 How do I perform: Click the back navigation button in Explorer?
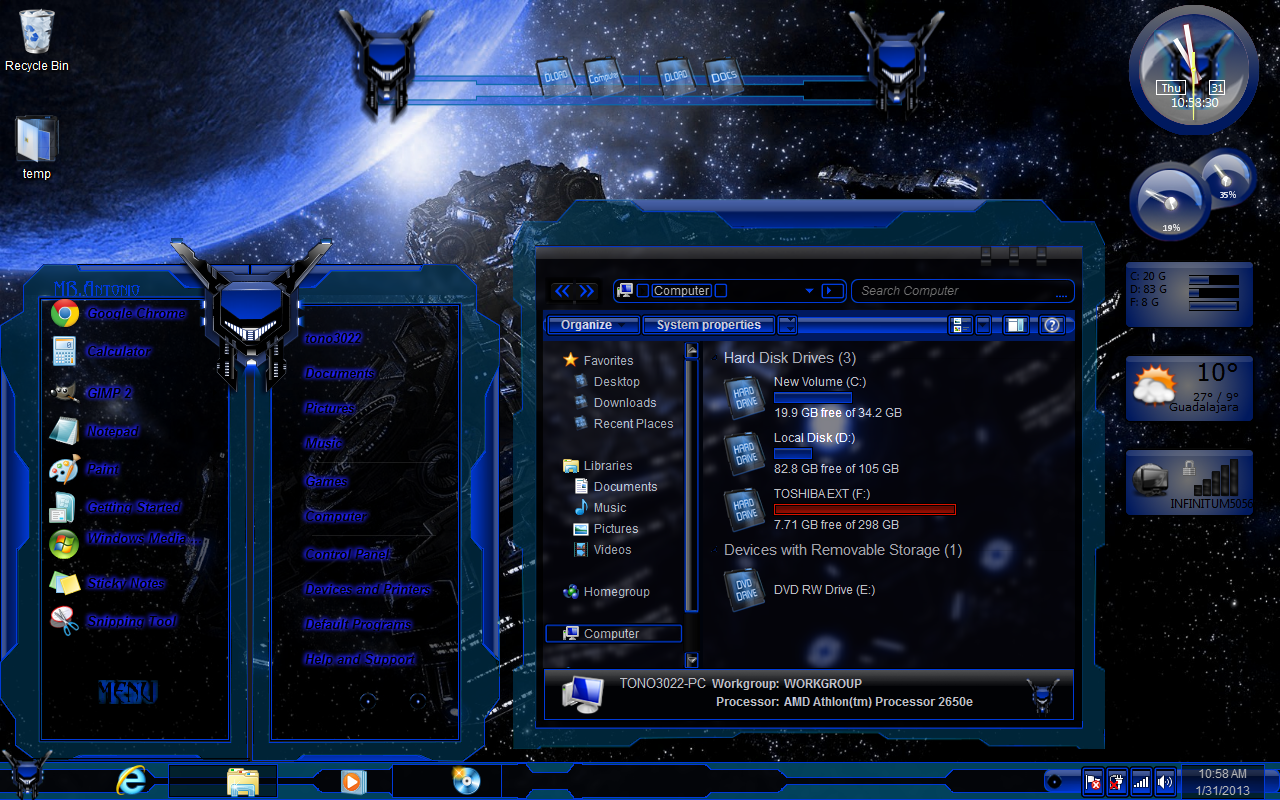[562, 290]
